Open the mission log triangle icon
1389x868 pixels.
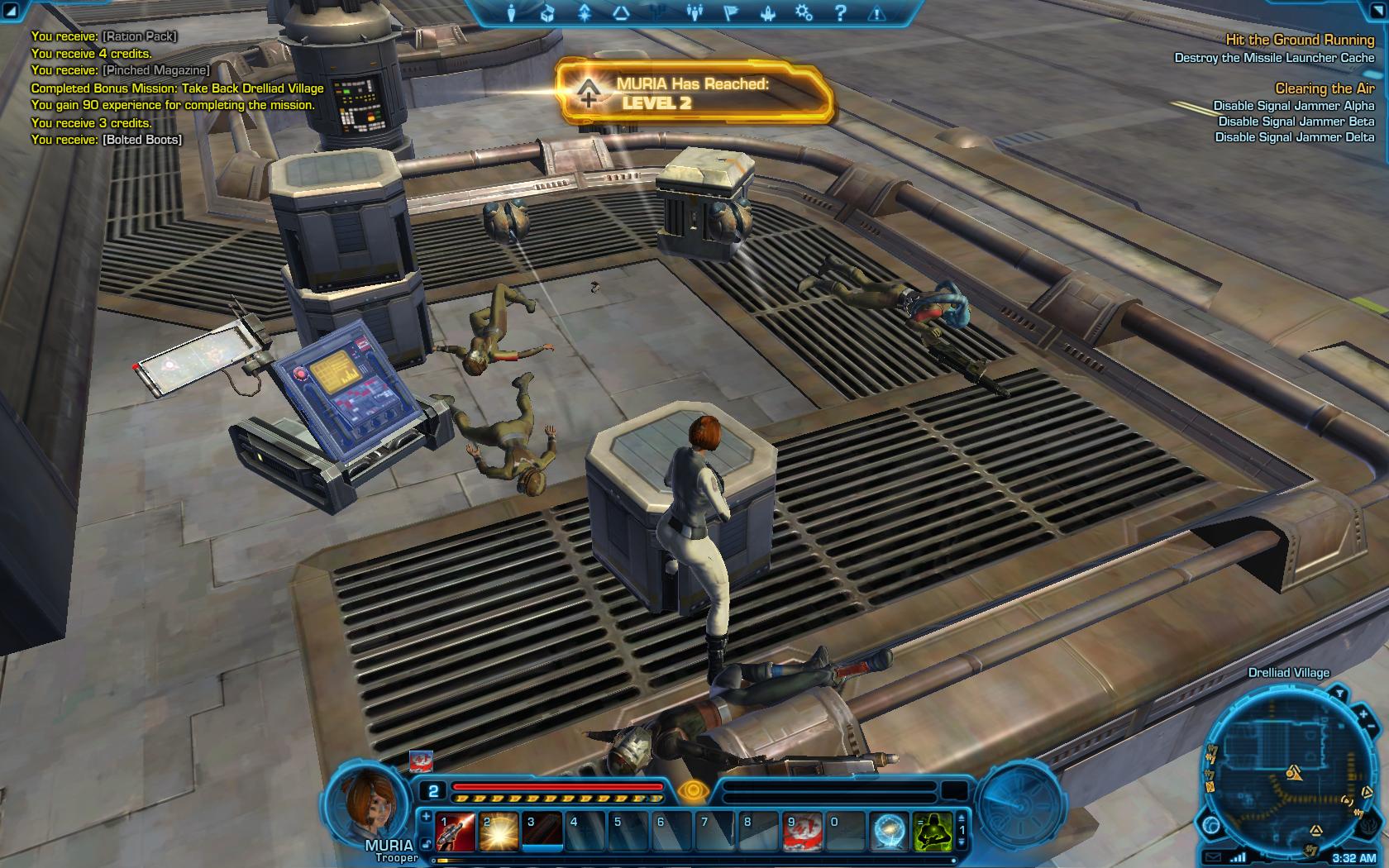pyautogui.click(x=621, y=13)
